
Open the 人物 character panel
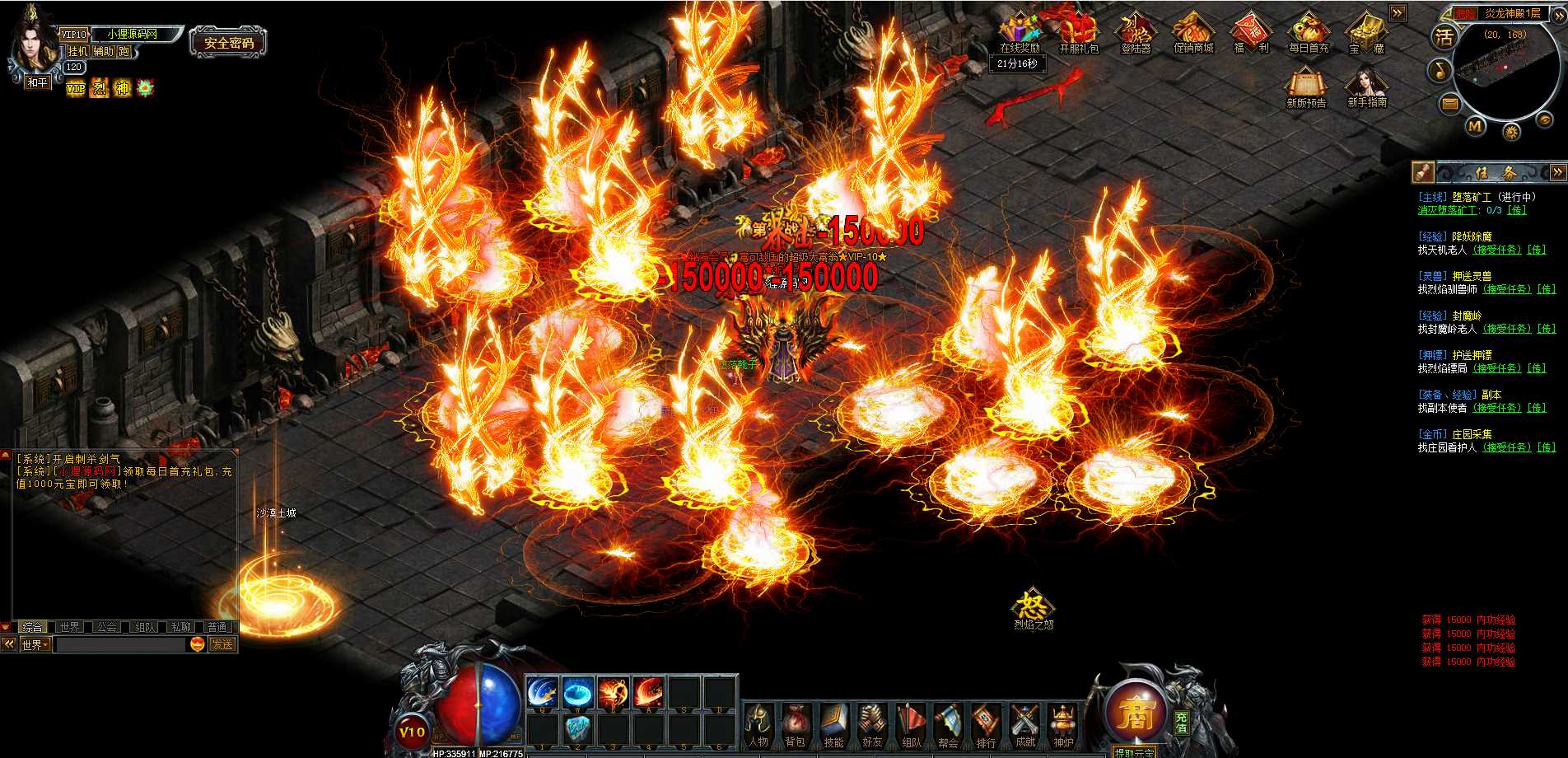click(x=758, y=725)
